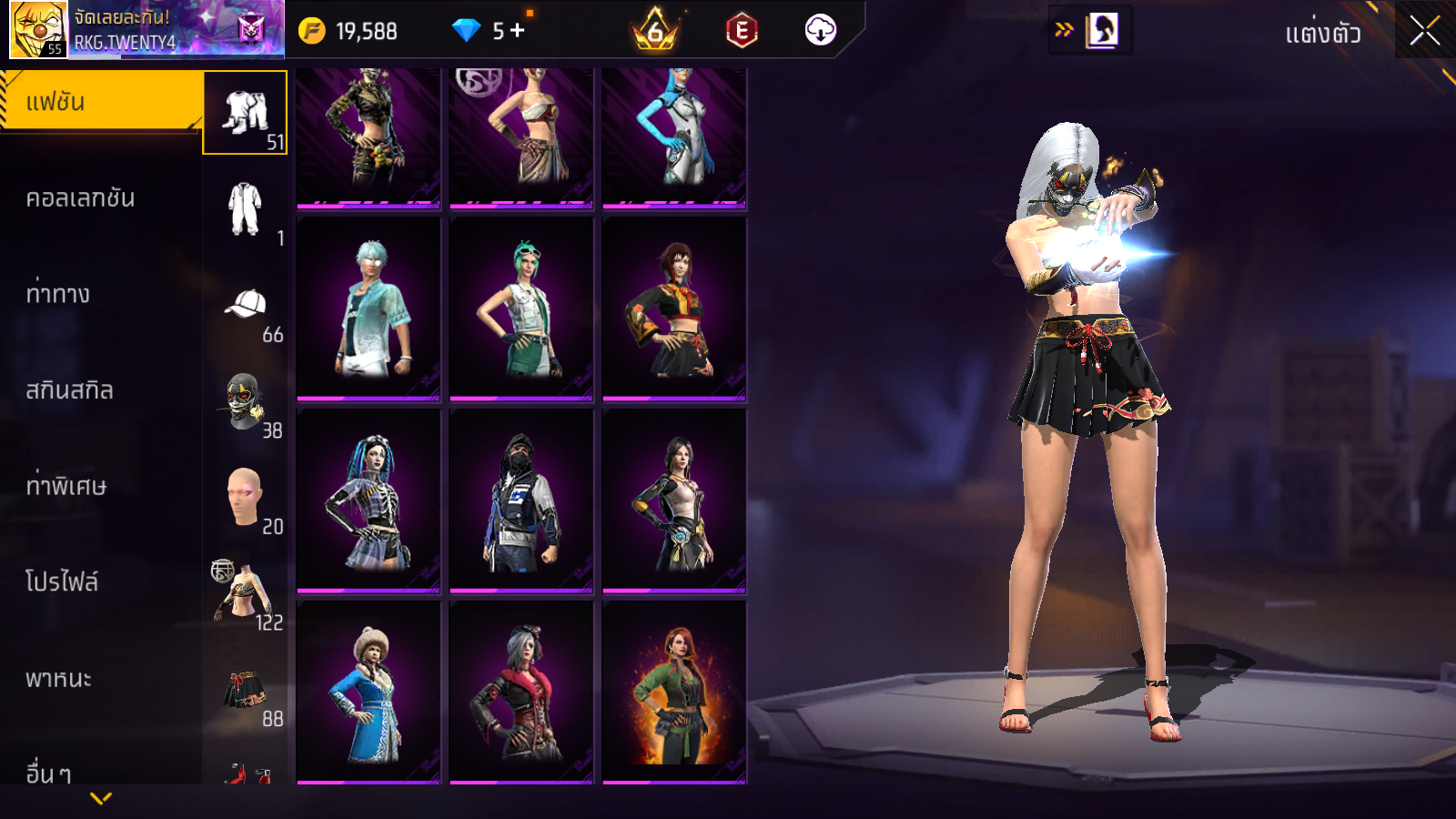Go to the โปรไฟล์ profile tab

[62, 582]
